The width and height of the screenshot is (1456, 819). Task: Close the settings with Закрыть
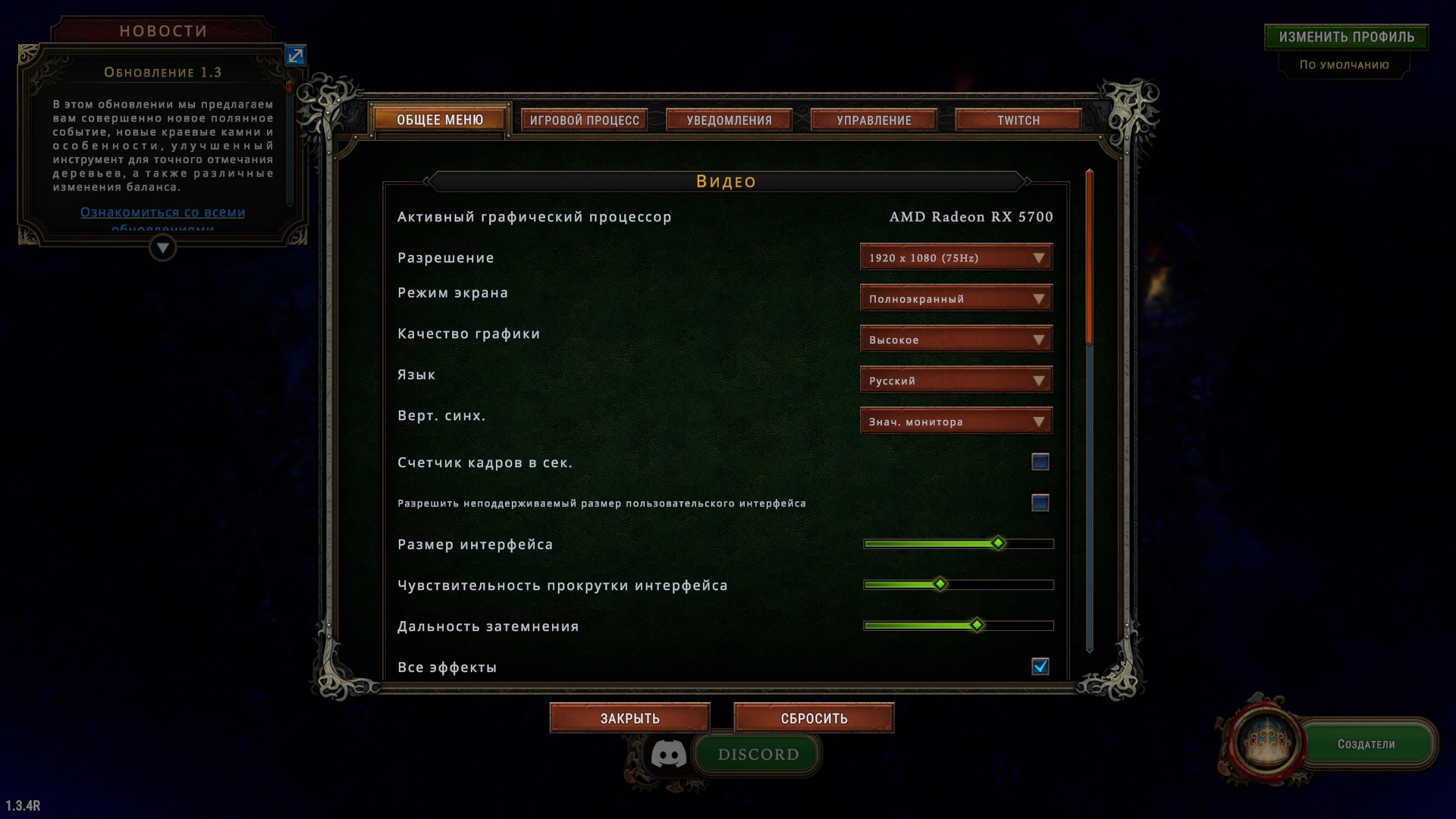(629, 718)
